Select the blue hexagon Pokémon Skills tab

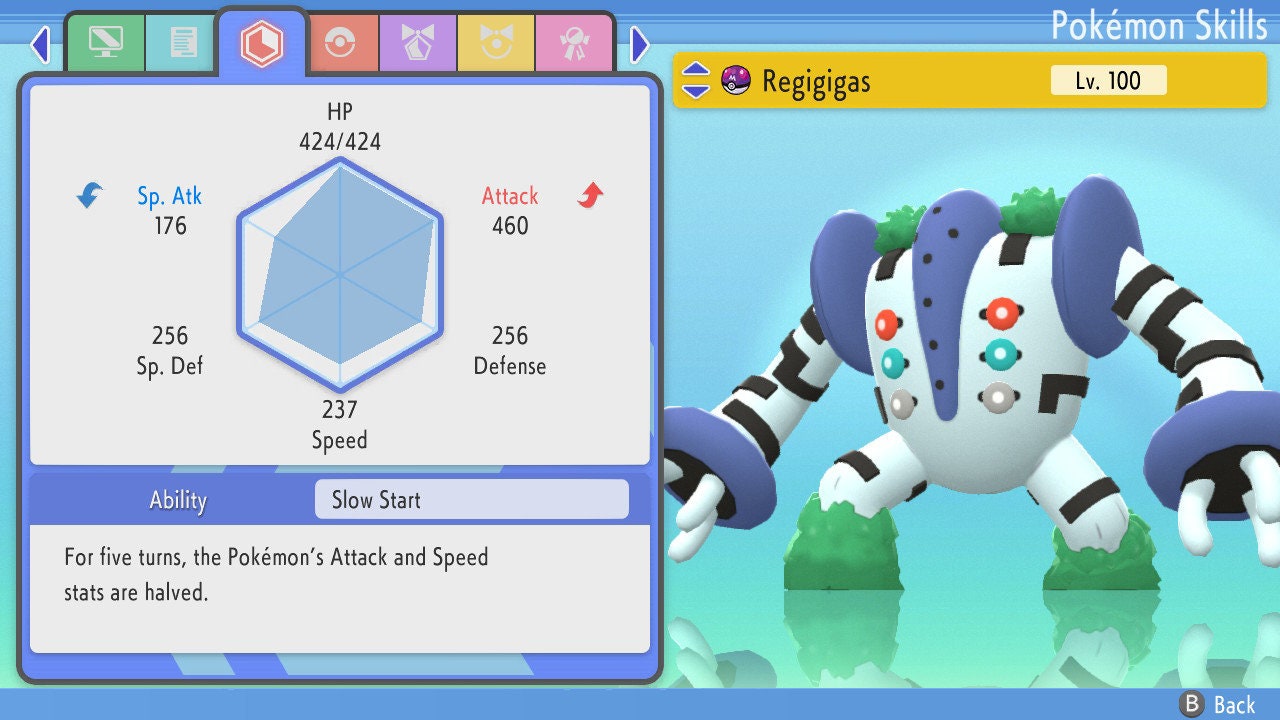[262, 42]
